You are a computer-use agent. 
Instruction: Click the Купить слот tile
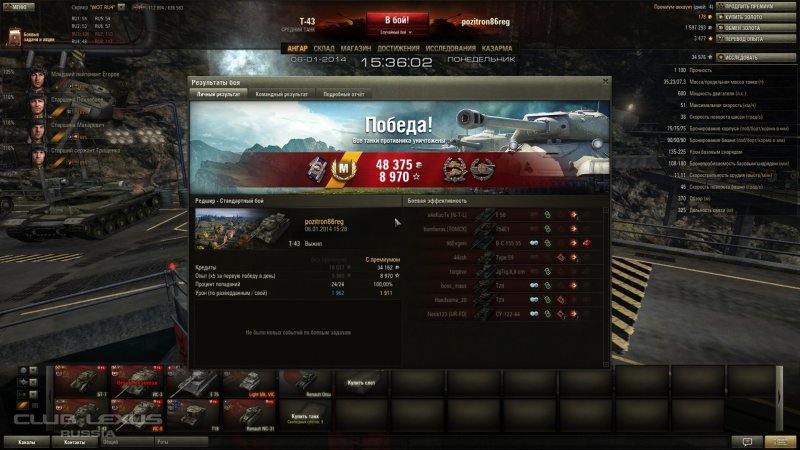[360, 382]
